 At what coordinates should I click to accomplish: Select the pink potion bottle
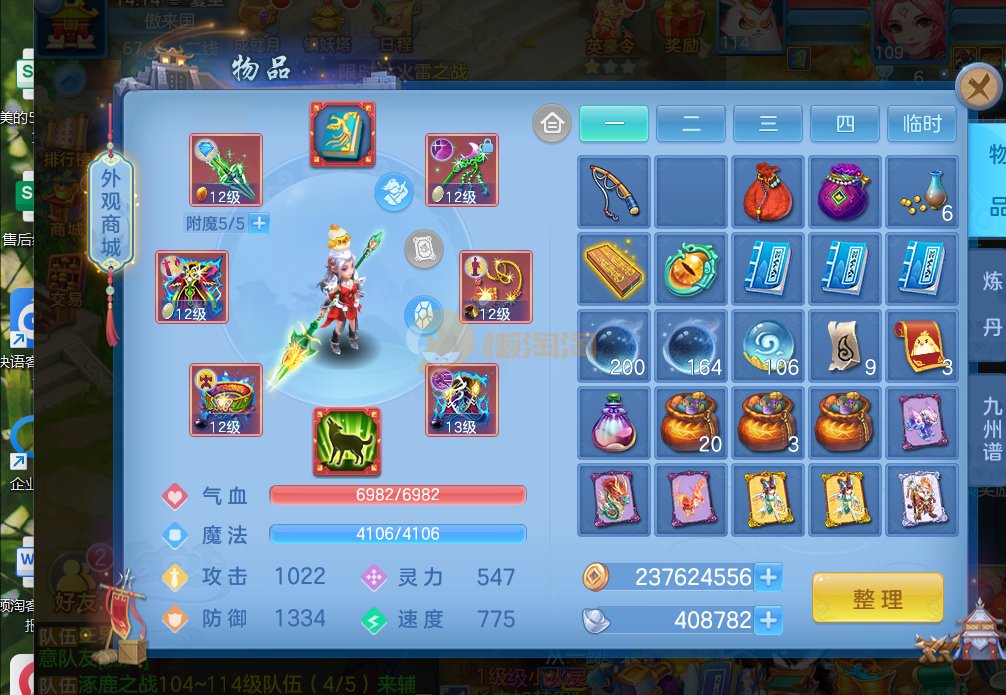(614, 423)
